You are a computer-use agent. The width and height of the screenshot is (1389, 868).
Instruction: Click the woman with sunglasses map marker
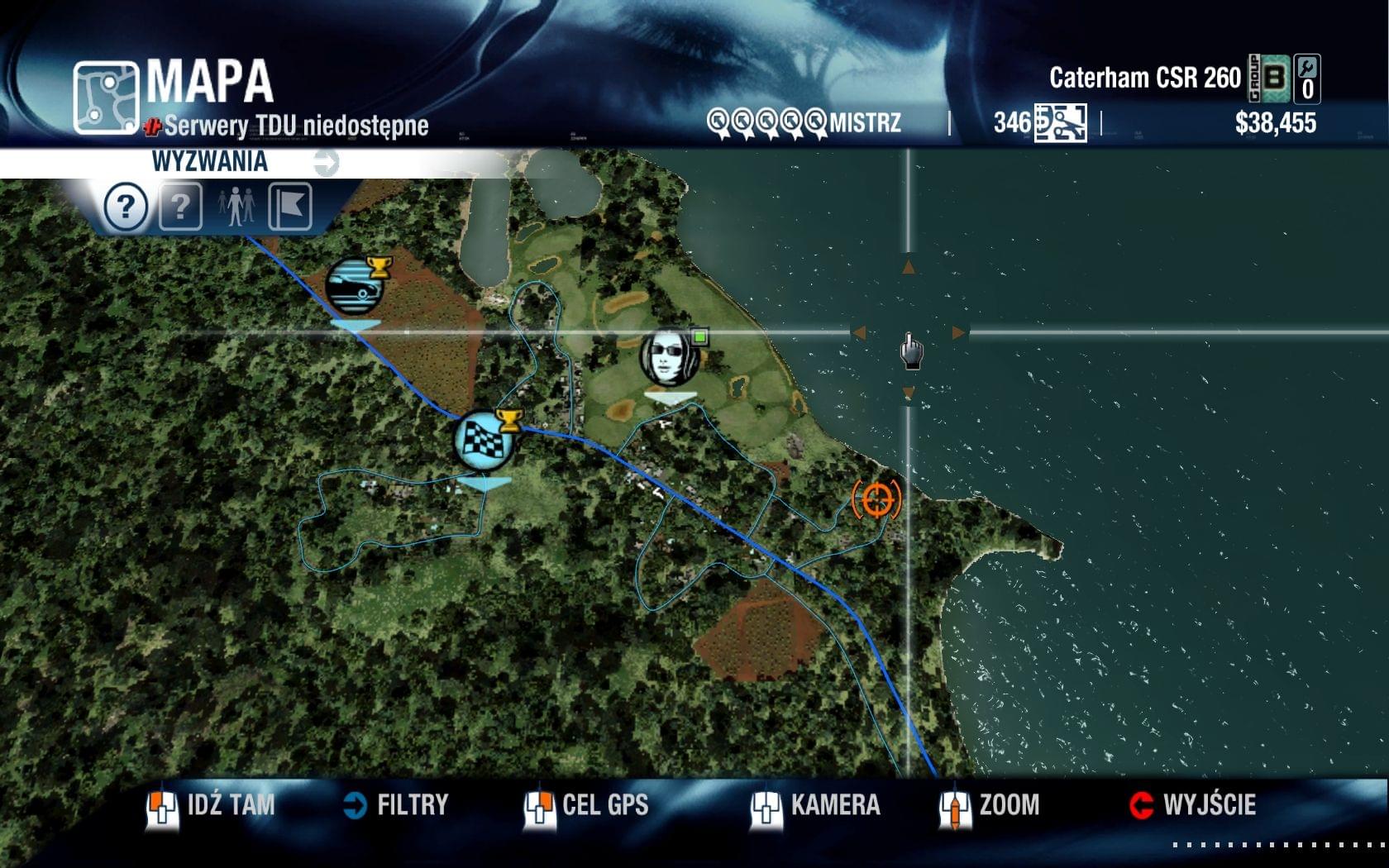[x=670, y=357]
